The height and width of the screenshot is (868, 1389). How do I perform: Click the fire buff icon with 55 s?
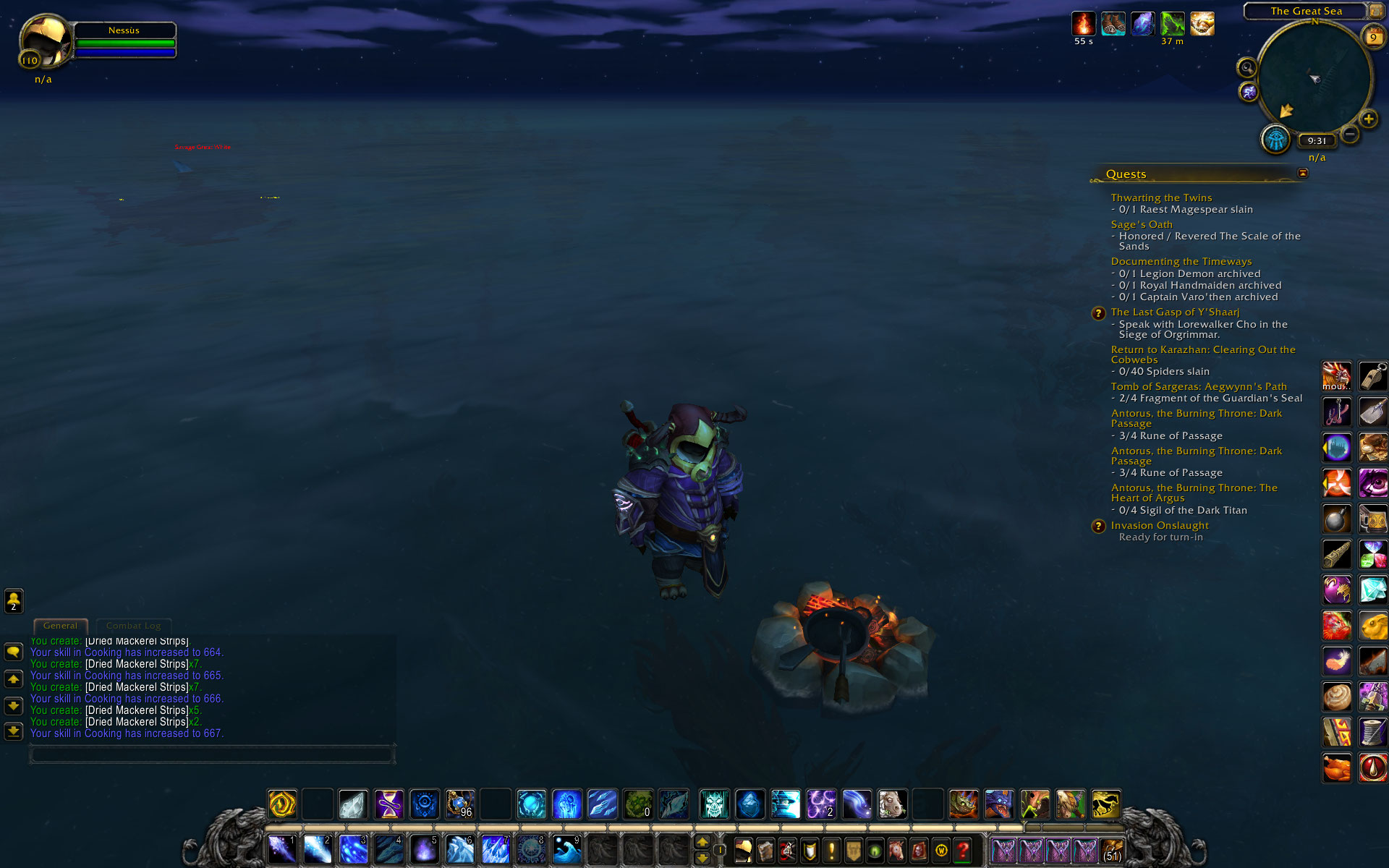(x=1083, y=24)
